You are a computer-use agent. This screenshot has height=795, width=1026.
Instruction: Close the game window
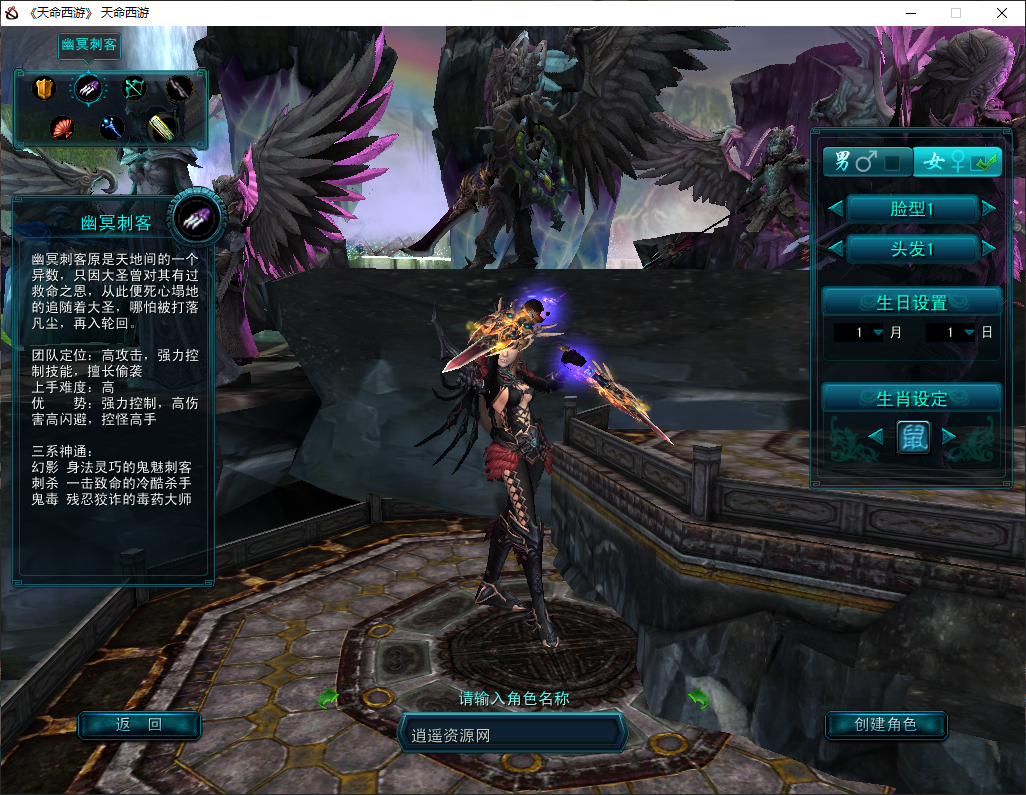click(1001, 13)
